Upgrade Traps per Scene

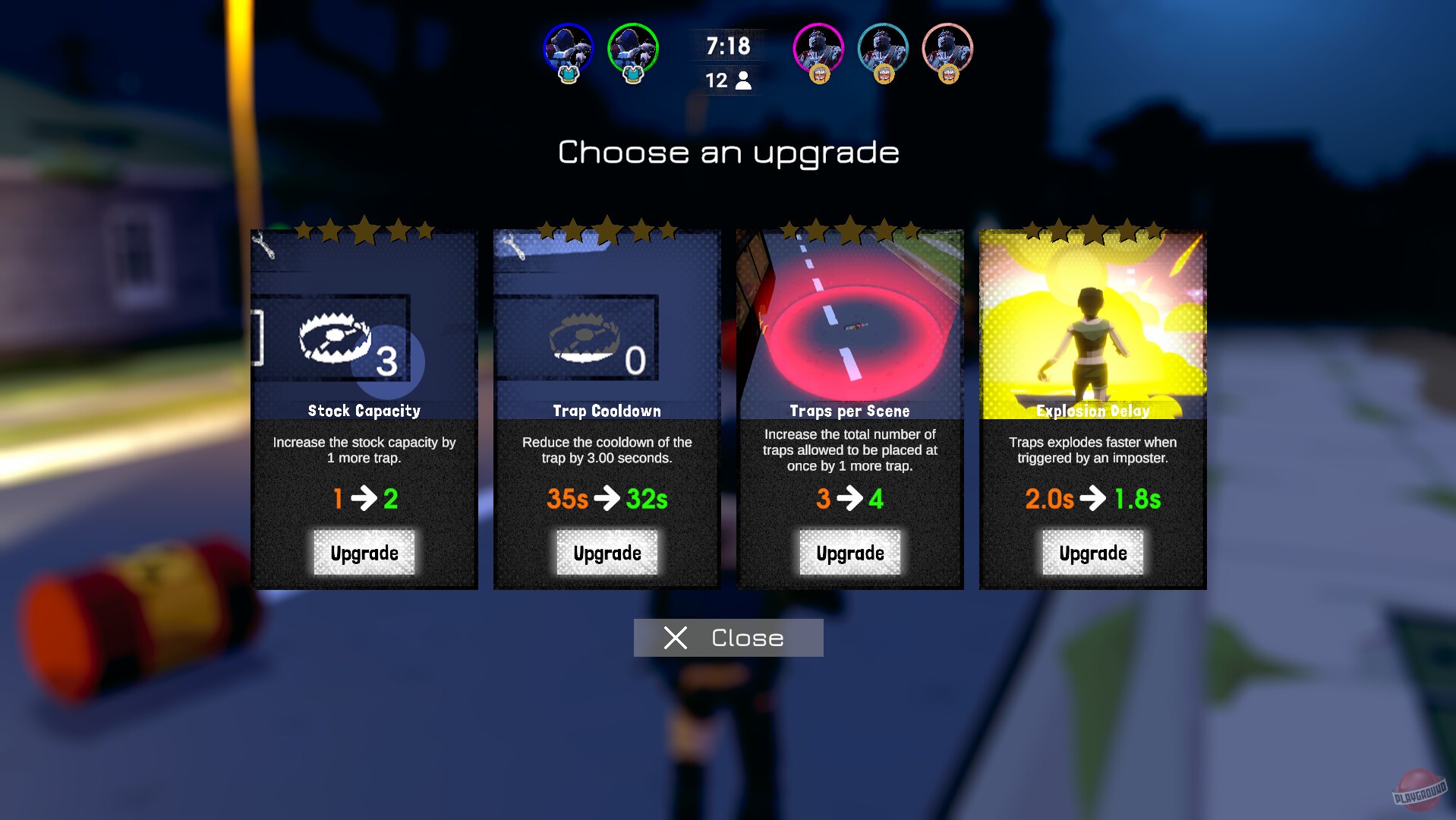[x=849, y=553]
